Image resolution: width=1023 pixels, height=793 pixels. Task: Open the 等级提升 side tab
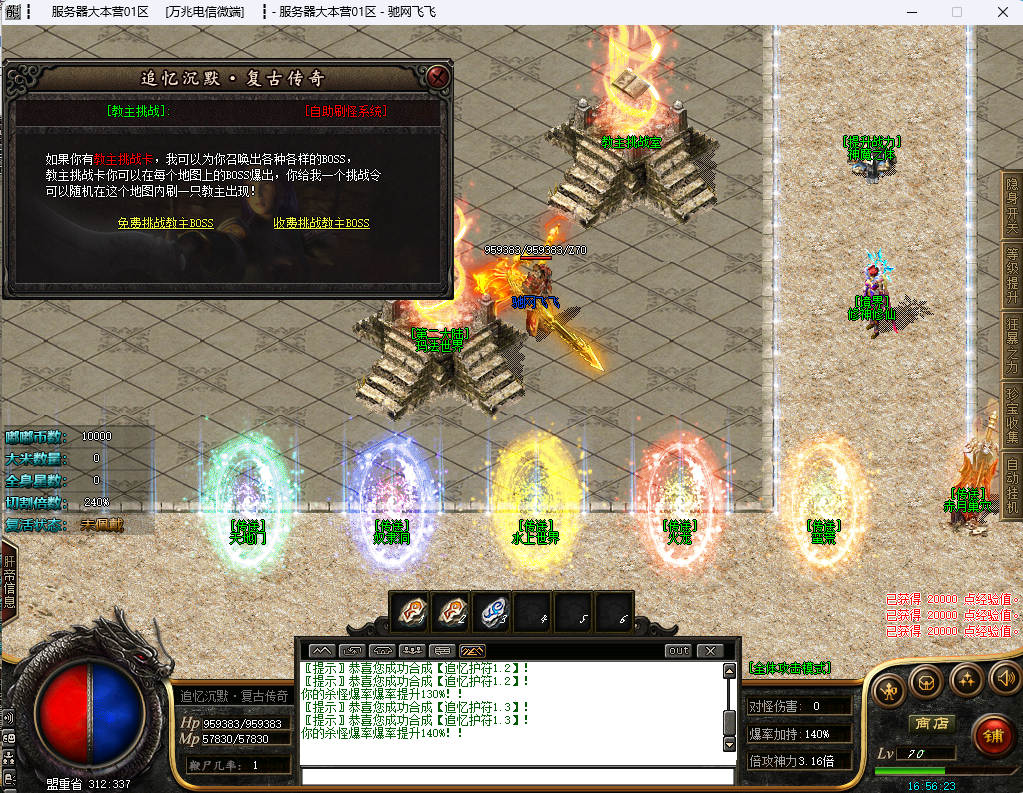pos(1012,273)
